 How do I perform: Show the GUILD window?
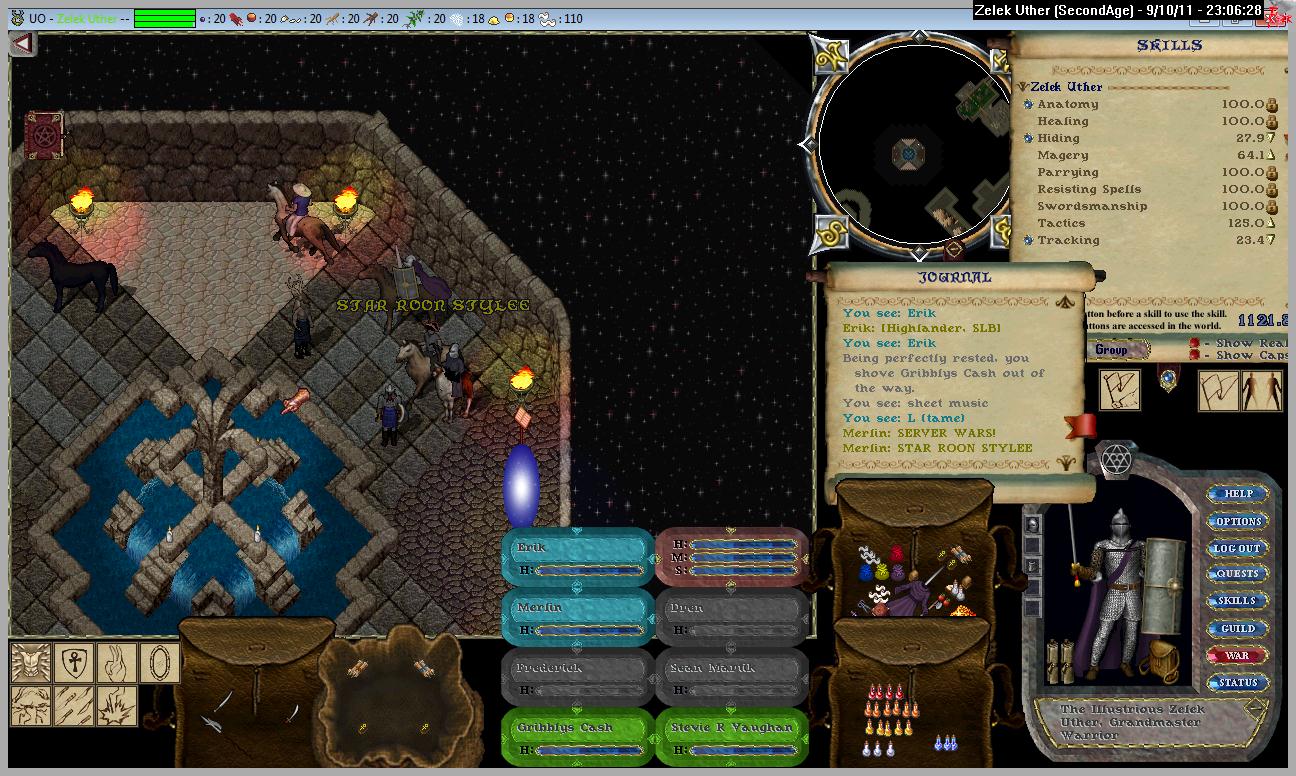pyautogui.click(x=1238, y=629)
